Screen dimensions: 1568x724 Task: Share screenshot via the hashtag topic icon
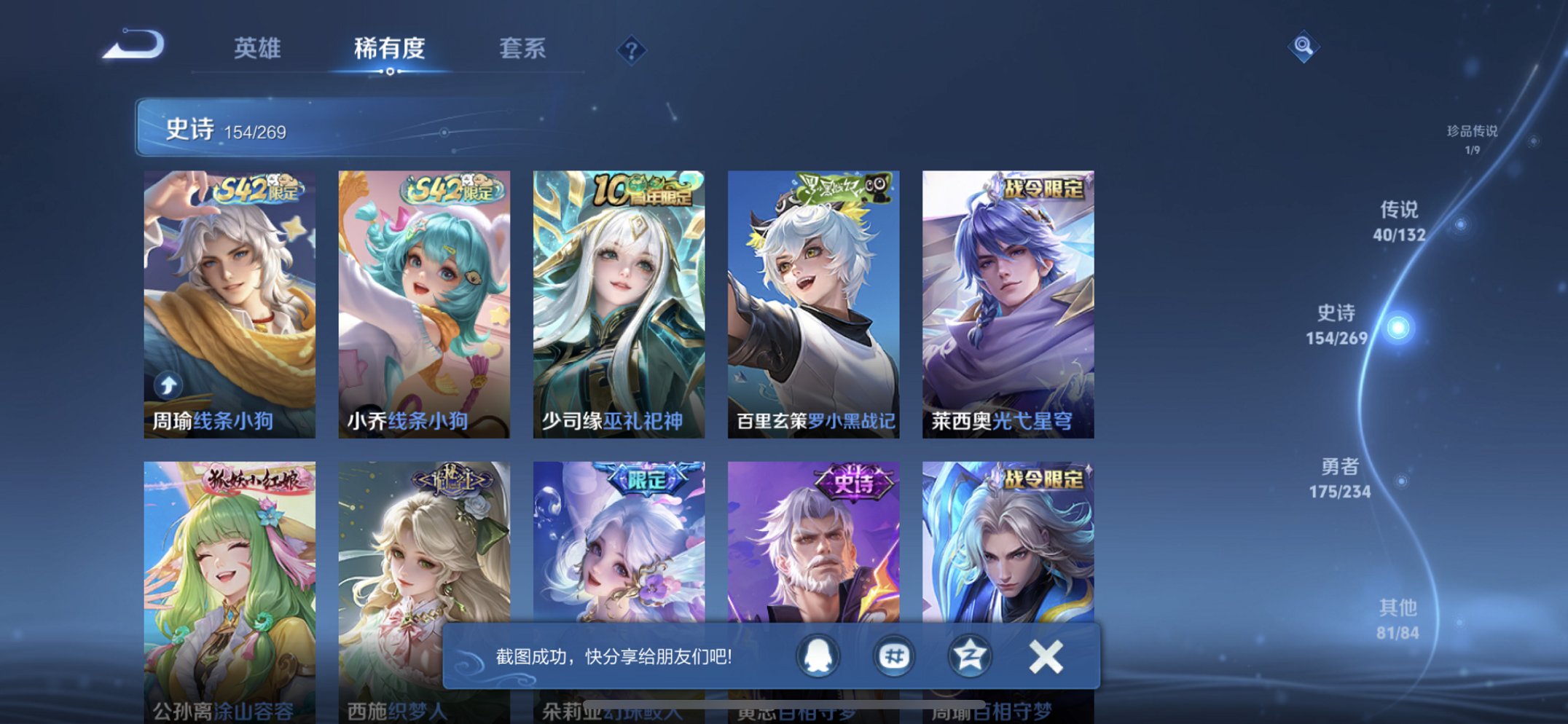pyautogui.click(x=893, y=656)
